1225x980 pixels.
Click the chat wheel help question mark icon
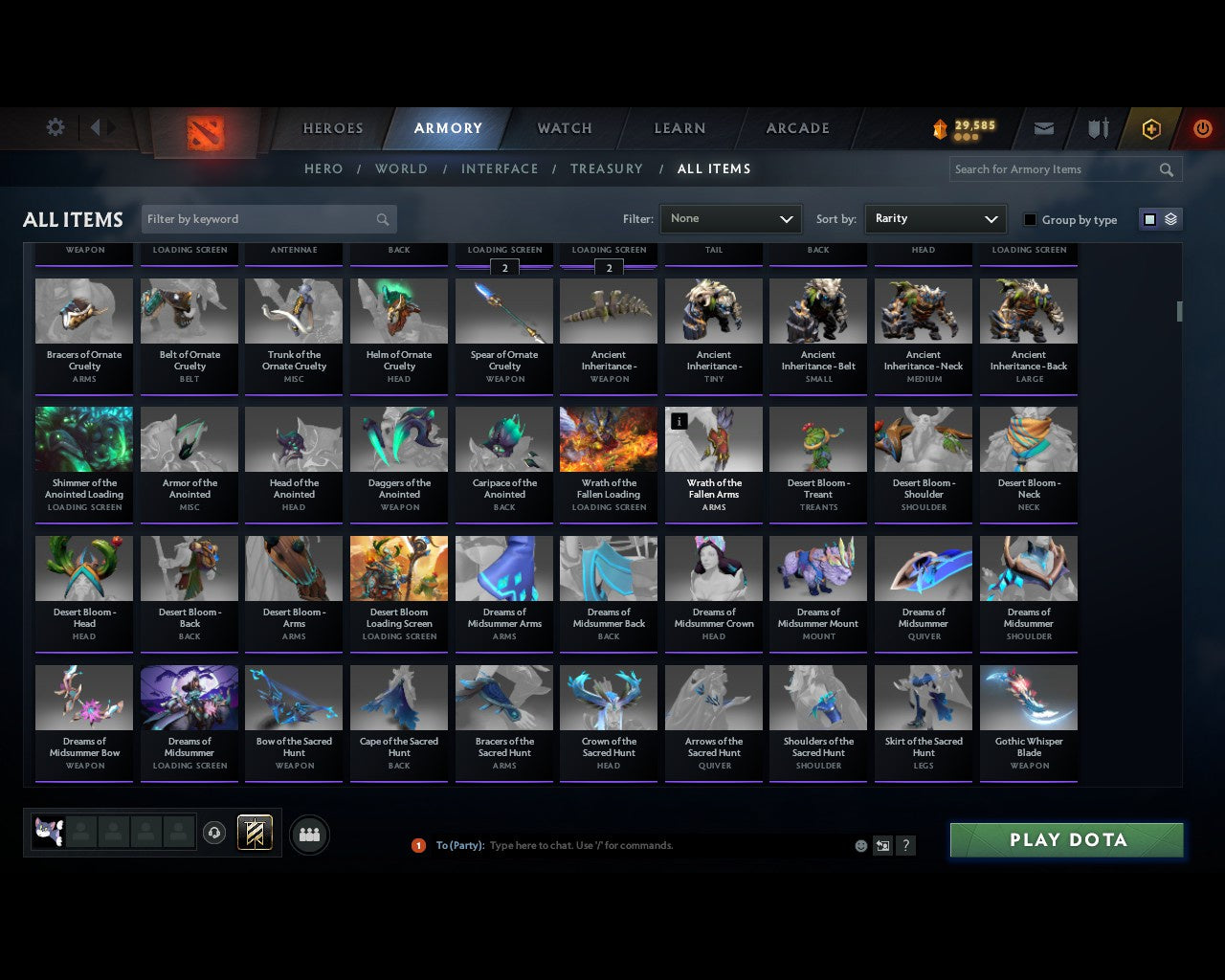click(x=905, y=846)
